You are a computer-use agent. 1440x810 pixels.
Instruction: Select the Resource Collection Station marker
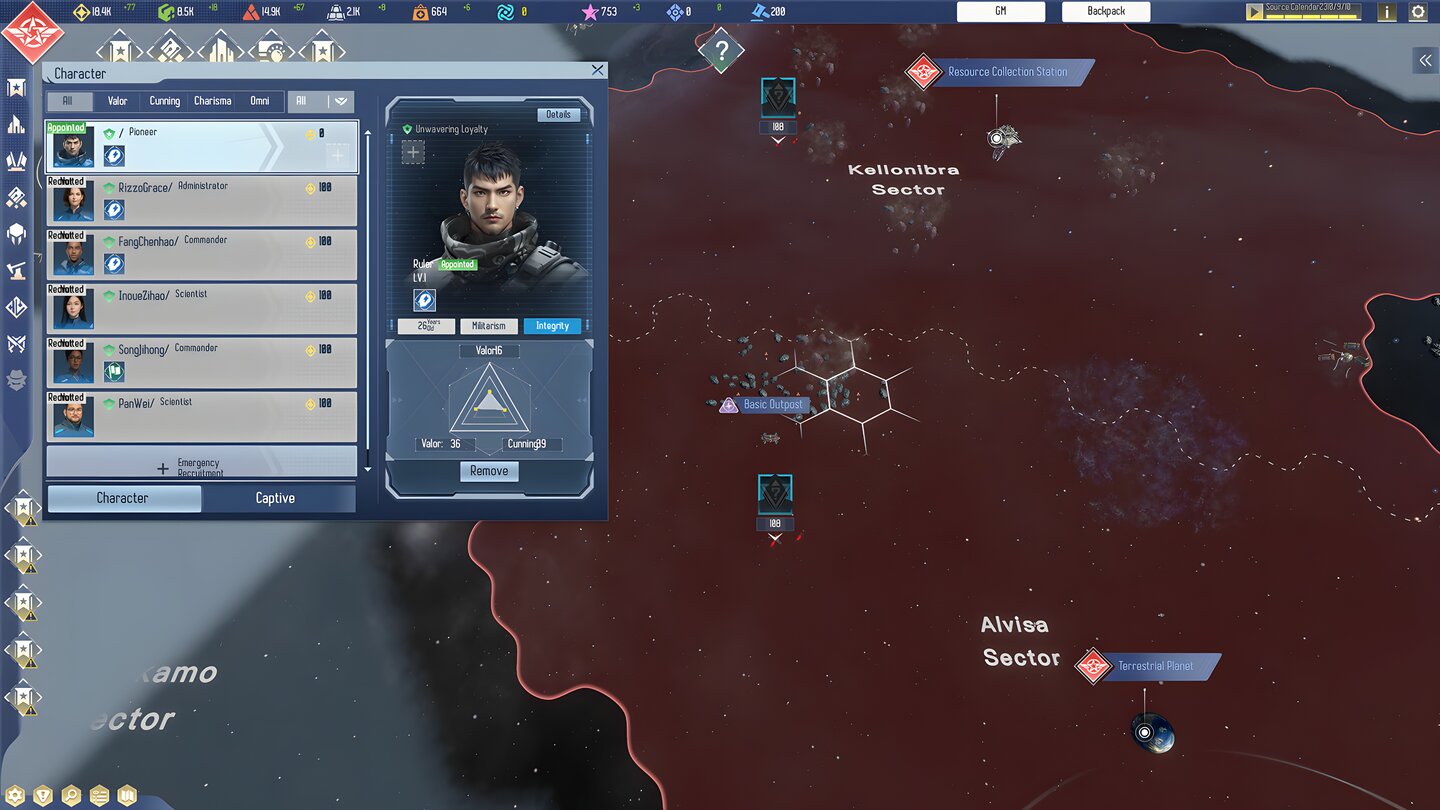click(x=1006, y=72)
